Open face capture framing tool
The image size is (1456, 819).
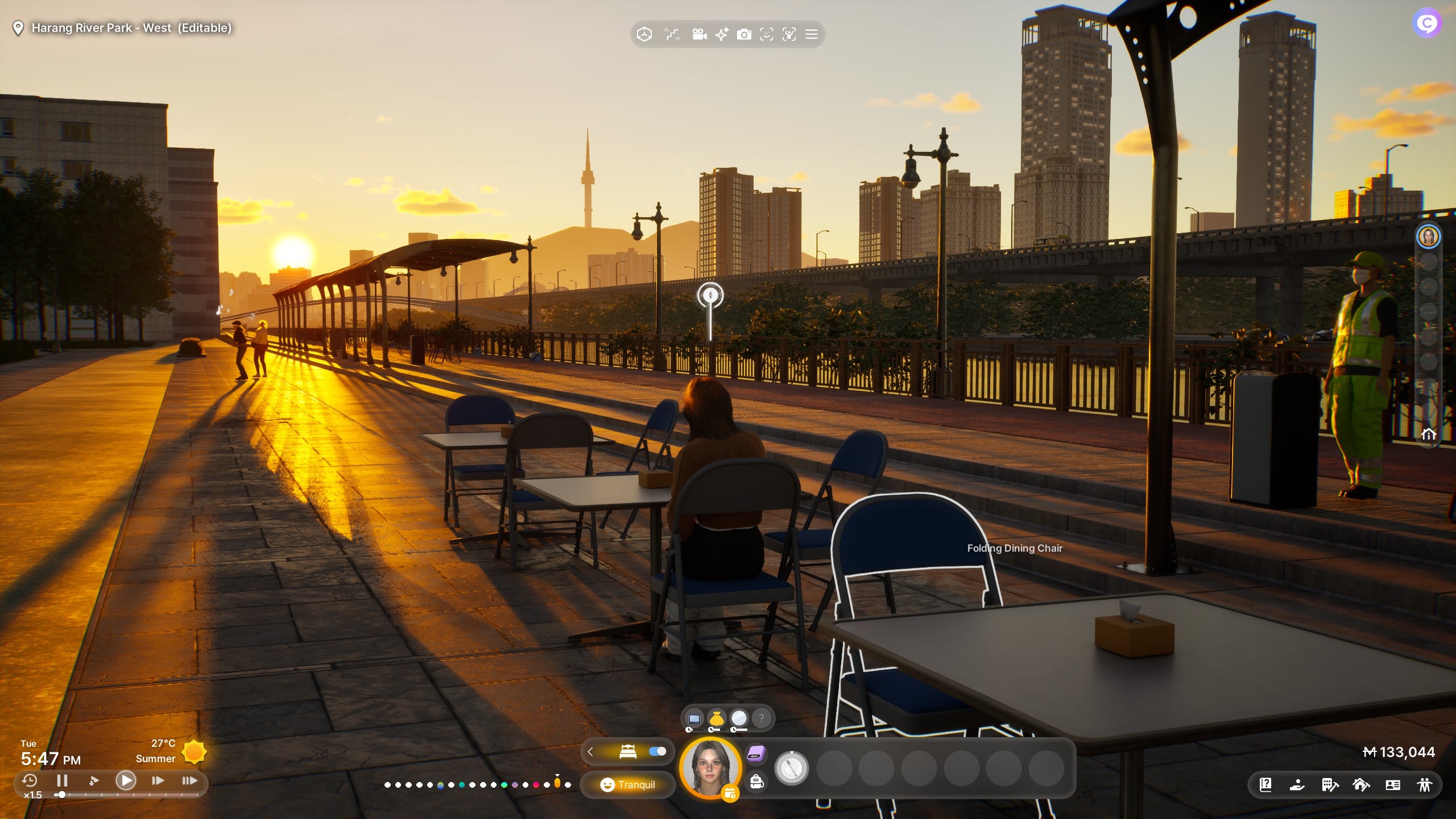tap(767, 34)
